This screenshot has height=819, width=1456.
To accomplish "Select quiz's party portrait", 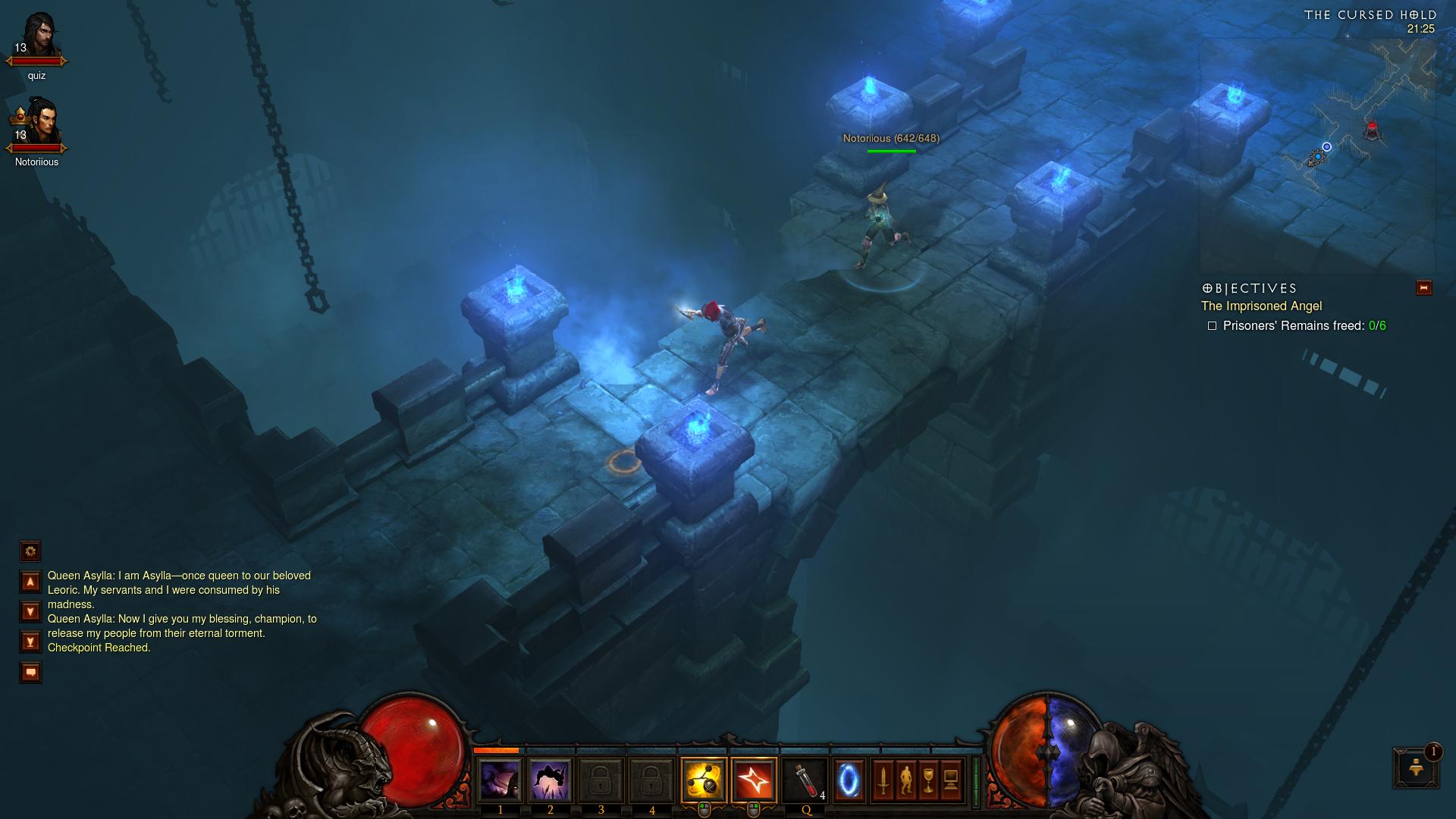I will click(36, 36).
